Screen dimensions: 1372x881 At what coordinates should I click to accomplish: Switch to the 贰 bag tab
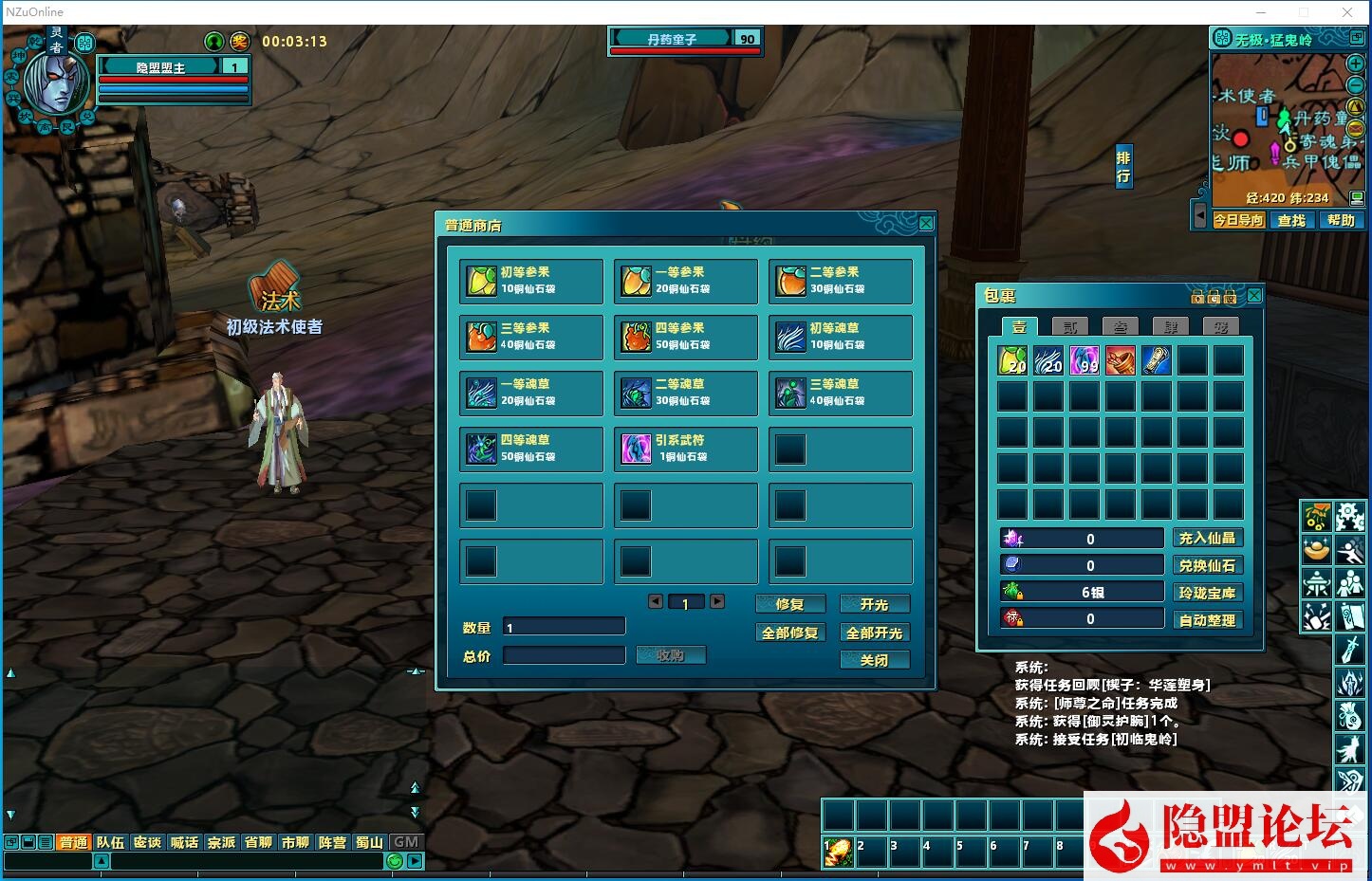click(1070, 327)
